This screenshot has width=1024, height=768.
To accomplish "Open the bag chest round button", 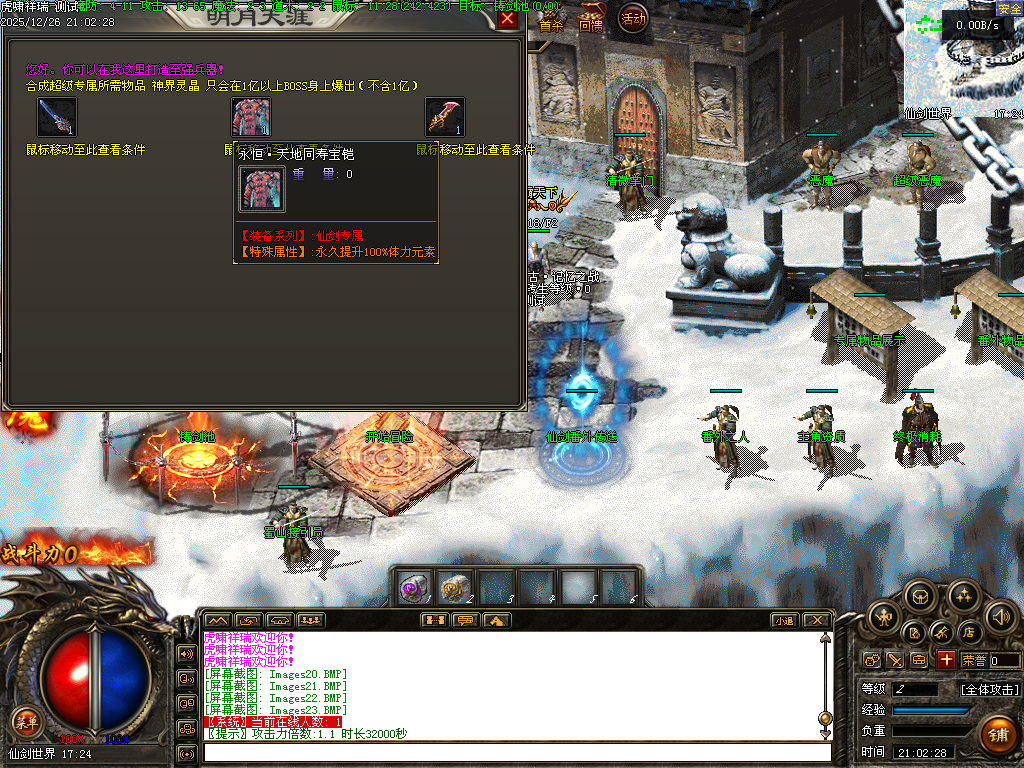I will pyautogui.click(x=920, y=598).
